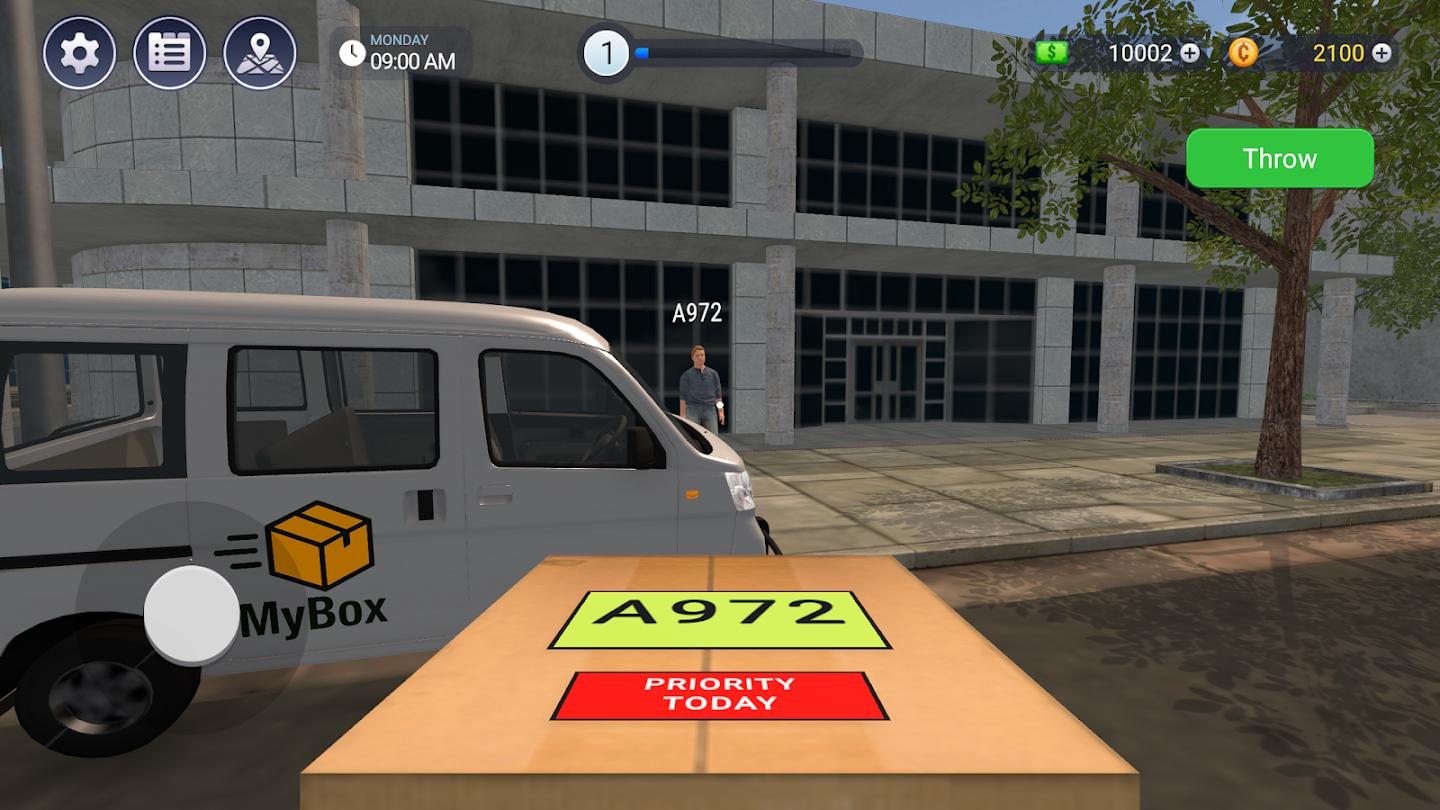Viewport: 1440px width, 810px height.
Task: Add more cash with the plus button
Action: [1190, 53]
